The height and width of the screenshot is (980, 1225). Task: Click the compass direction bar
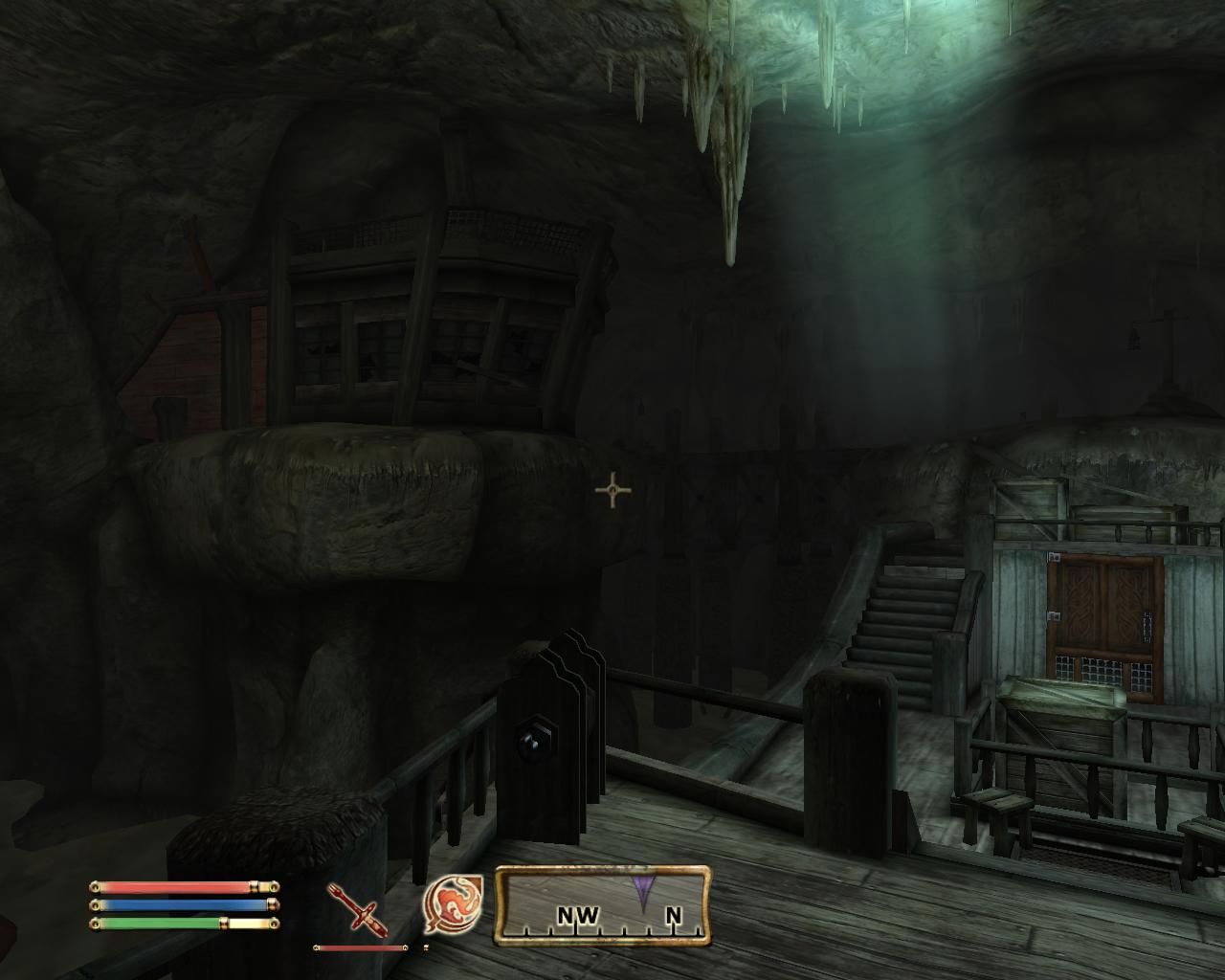coord(603,905)
